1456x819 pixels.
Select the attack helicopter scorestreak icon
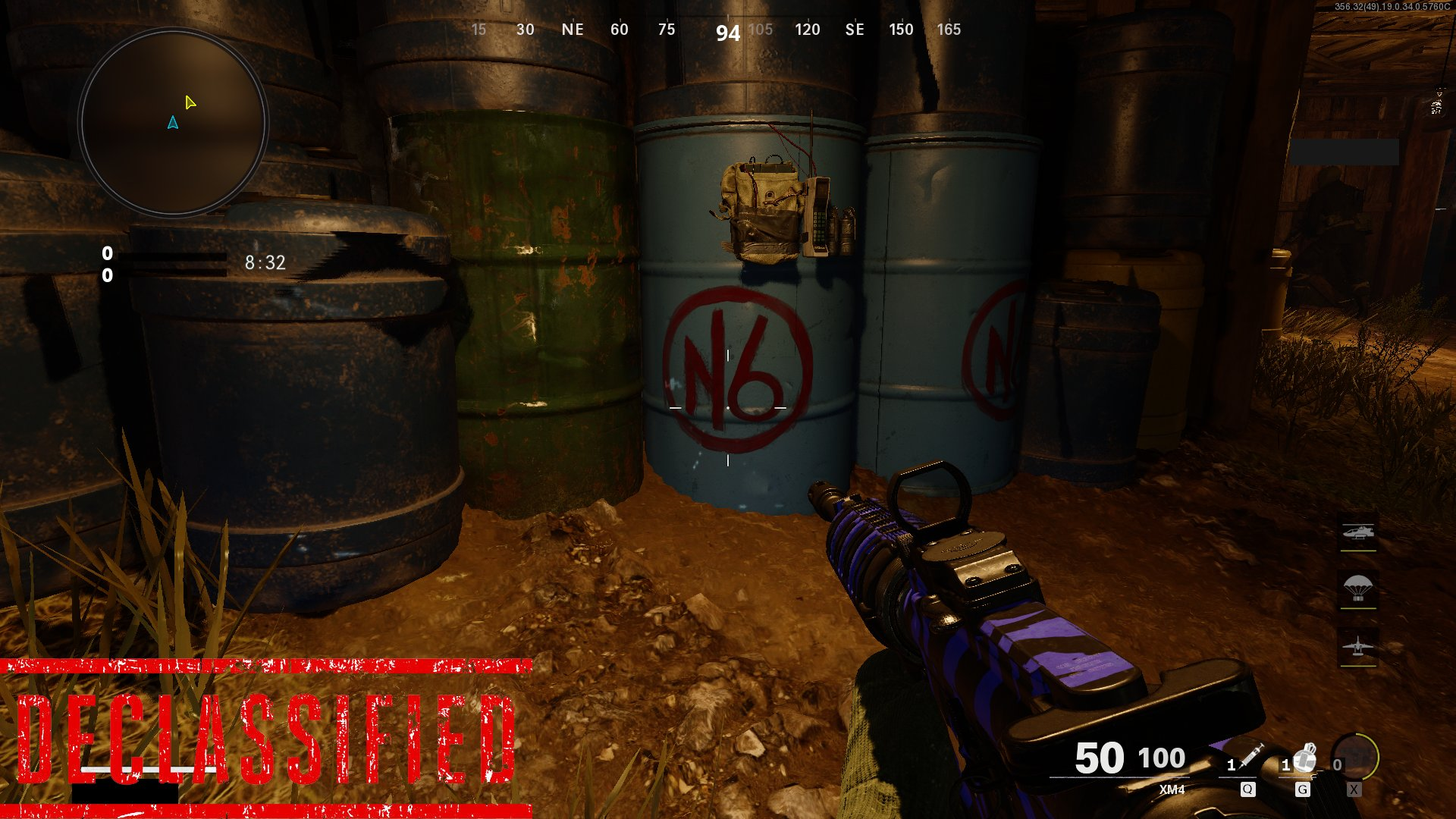(x=1357, y=533)
